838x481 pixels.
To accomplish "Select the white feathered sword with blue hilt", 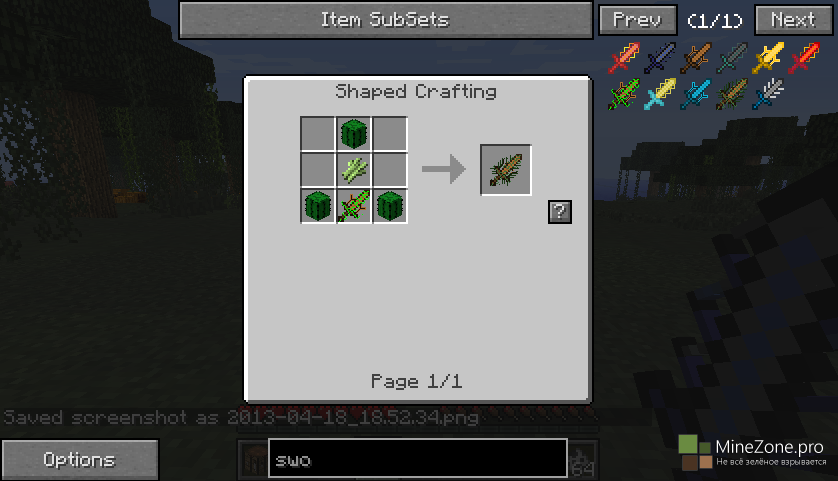I will pos(770,95).
